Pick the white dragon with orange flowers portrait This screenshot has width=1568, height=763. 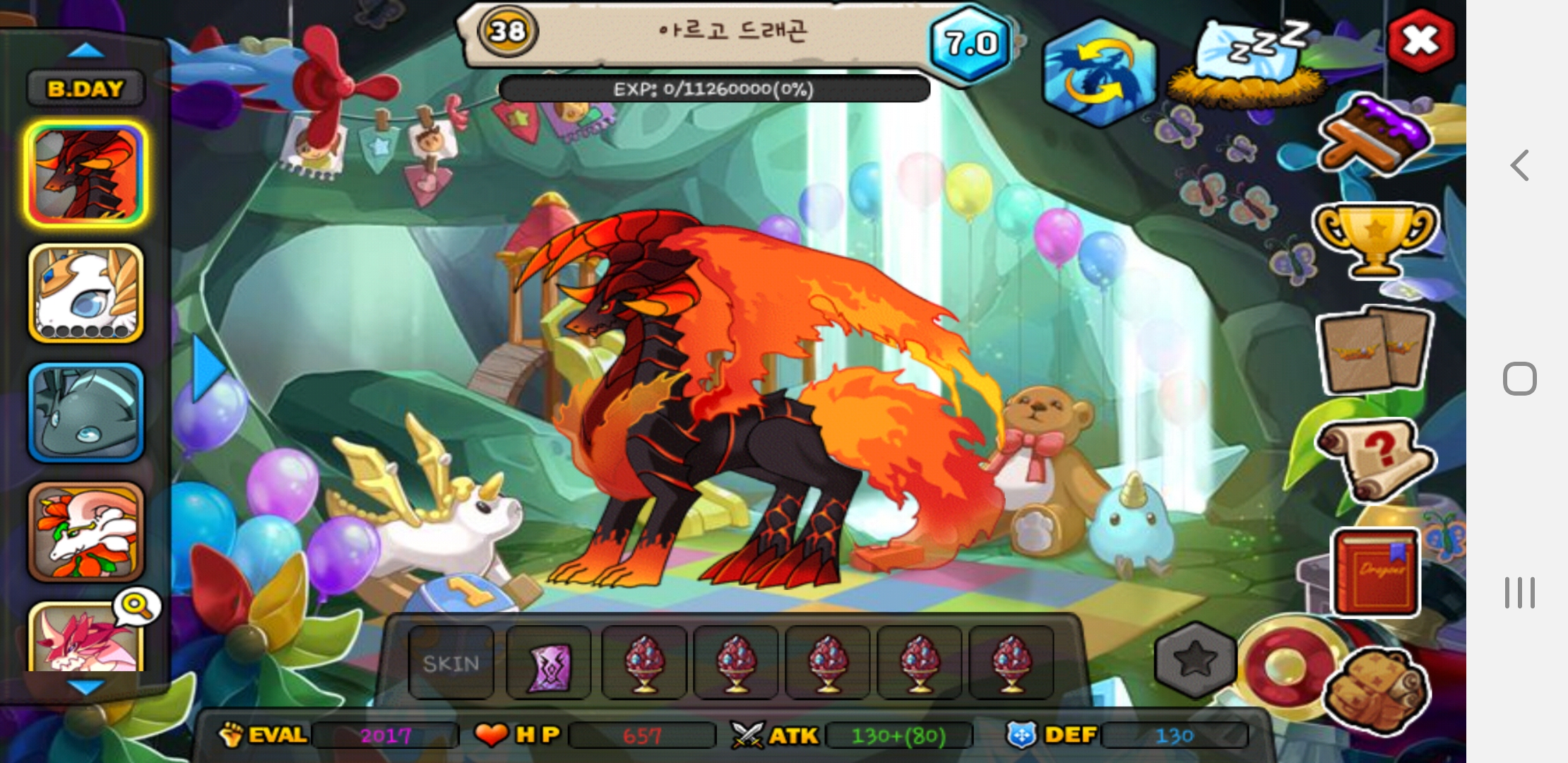[x=86, y=531]
